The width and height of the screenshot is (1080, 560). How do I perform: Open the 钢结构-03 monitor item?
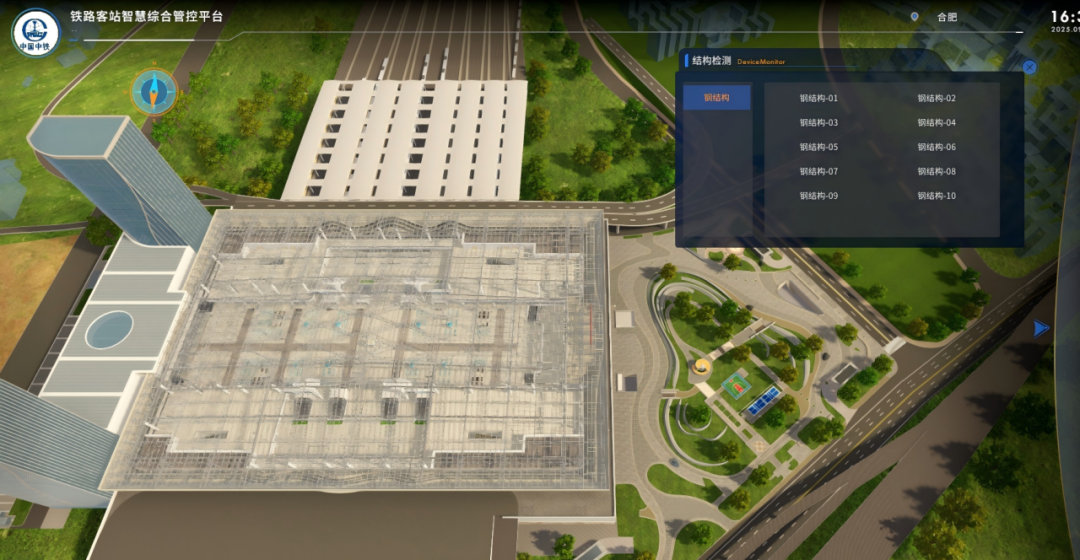(819, 123)
